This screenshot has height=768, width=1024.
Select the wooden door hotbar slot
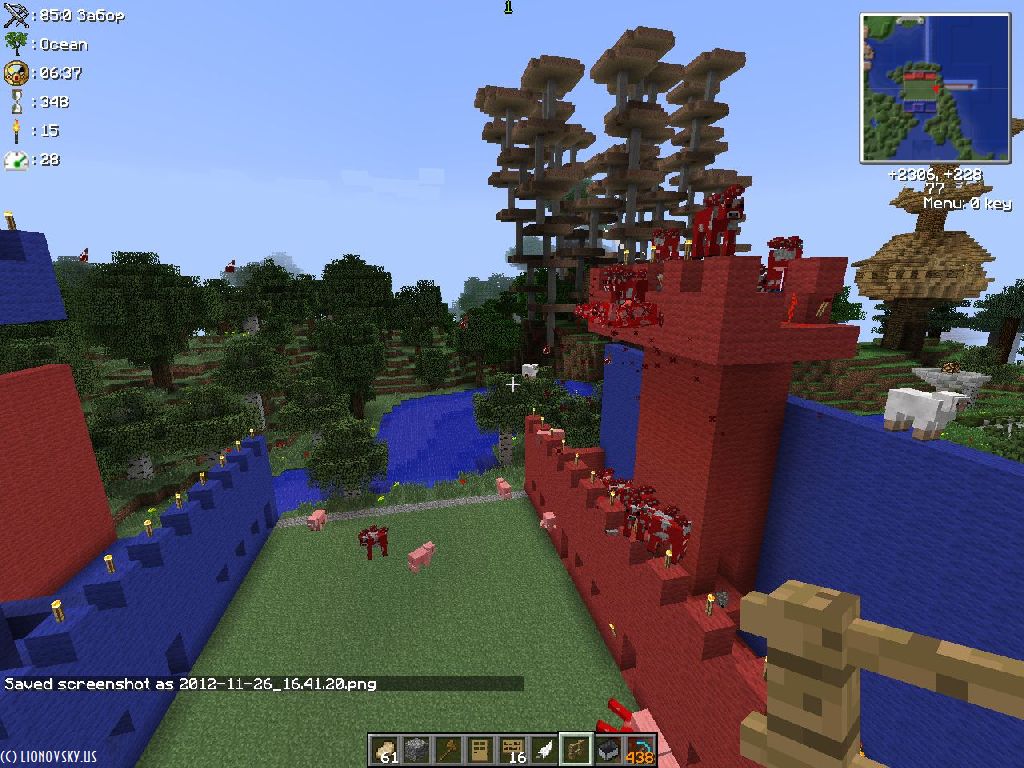click(481, 749)
